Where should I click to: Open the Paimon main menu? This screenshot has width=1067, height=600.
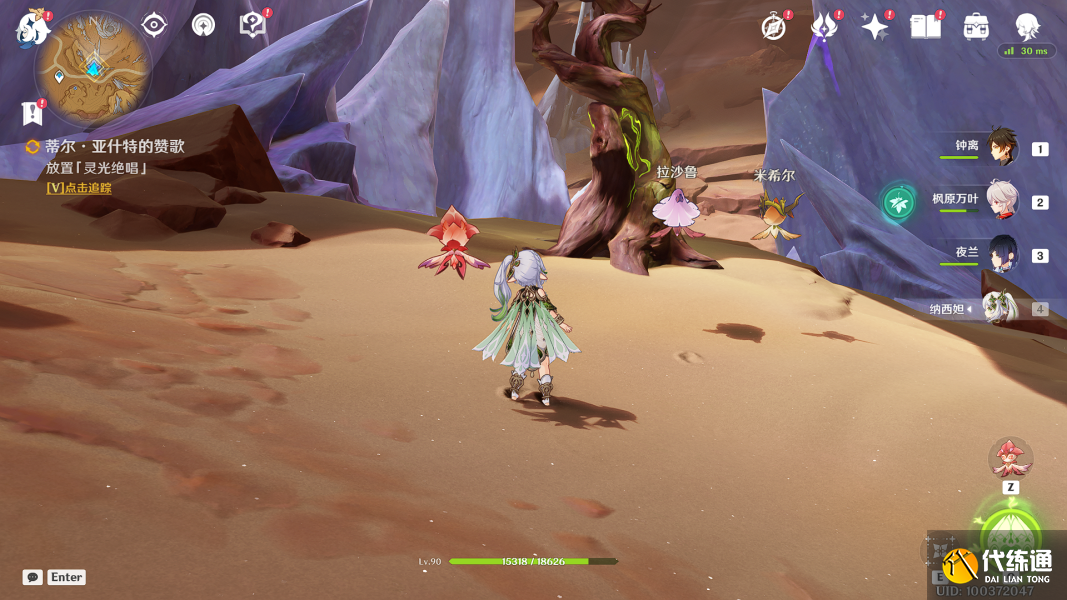coord(32,28)
